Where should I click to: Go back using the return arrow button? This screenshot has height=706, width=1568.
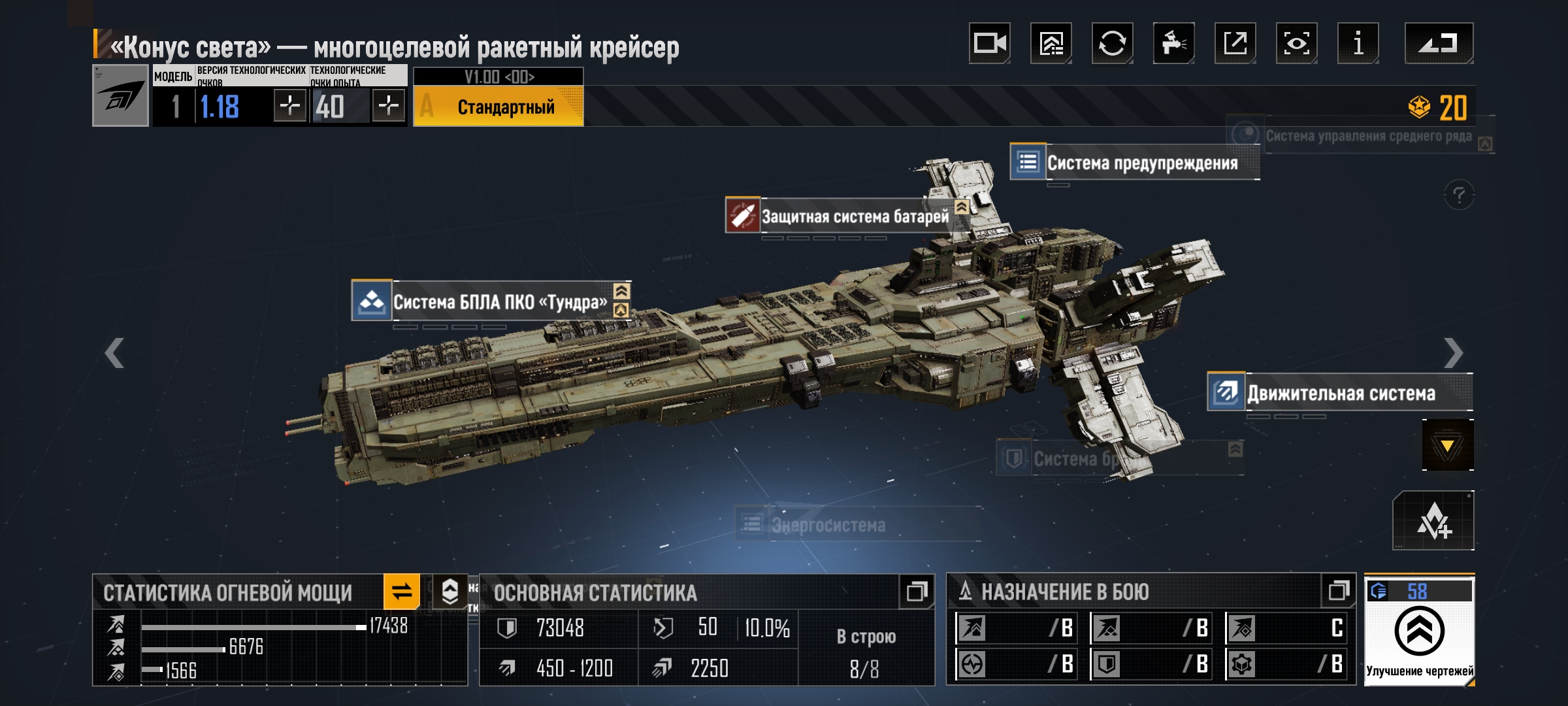pos(1438,43)
